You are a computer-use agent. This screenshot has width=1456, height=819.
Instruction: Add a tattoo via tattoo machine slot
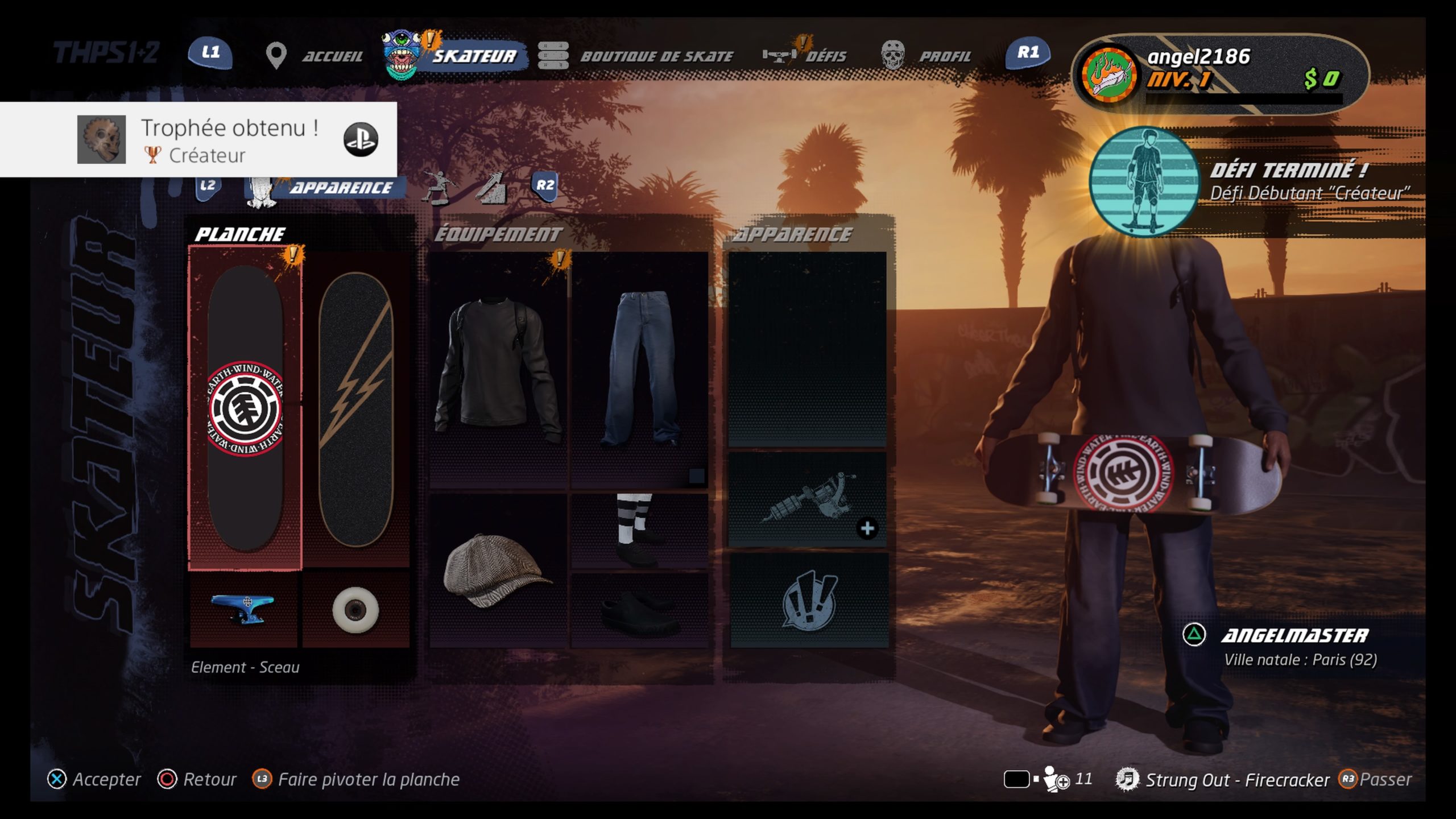coord(808,500)
